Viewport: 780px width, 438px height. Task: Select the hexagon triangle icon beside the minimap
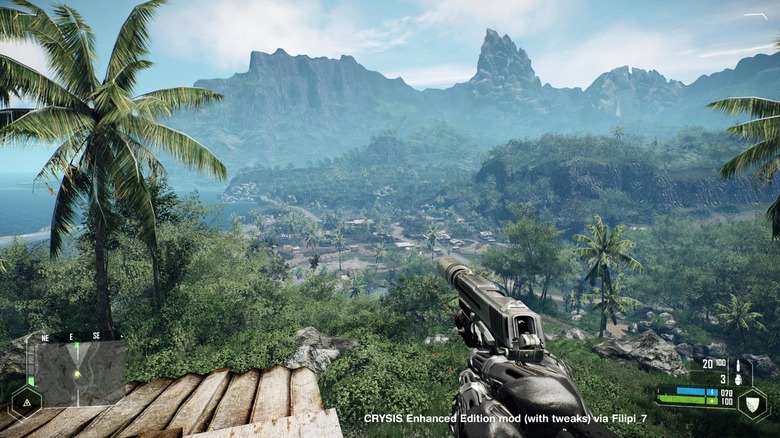point(25,402)
